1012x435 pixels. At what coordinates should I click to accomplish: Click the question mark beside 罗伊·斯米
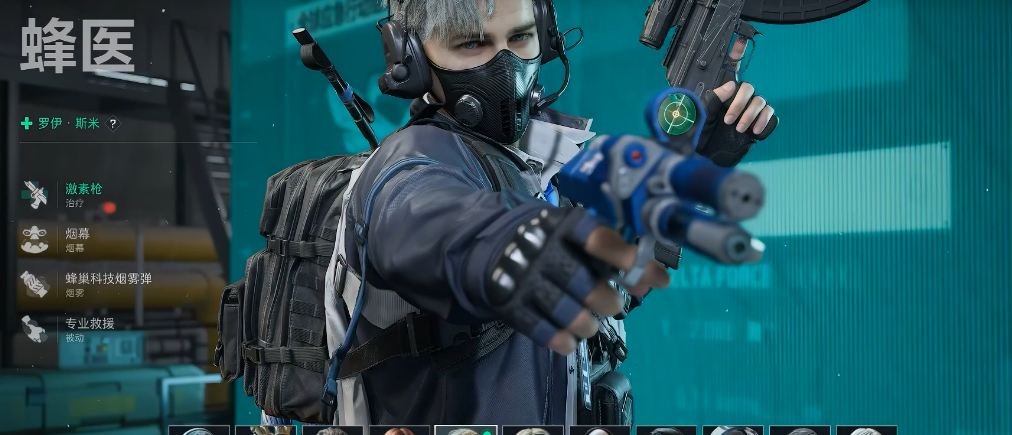(x=113, y=124)
